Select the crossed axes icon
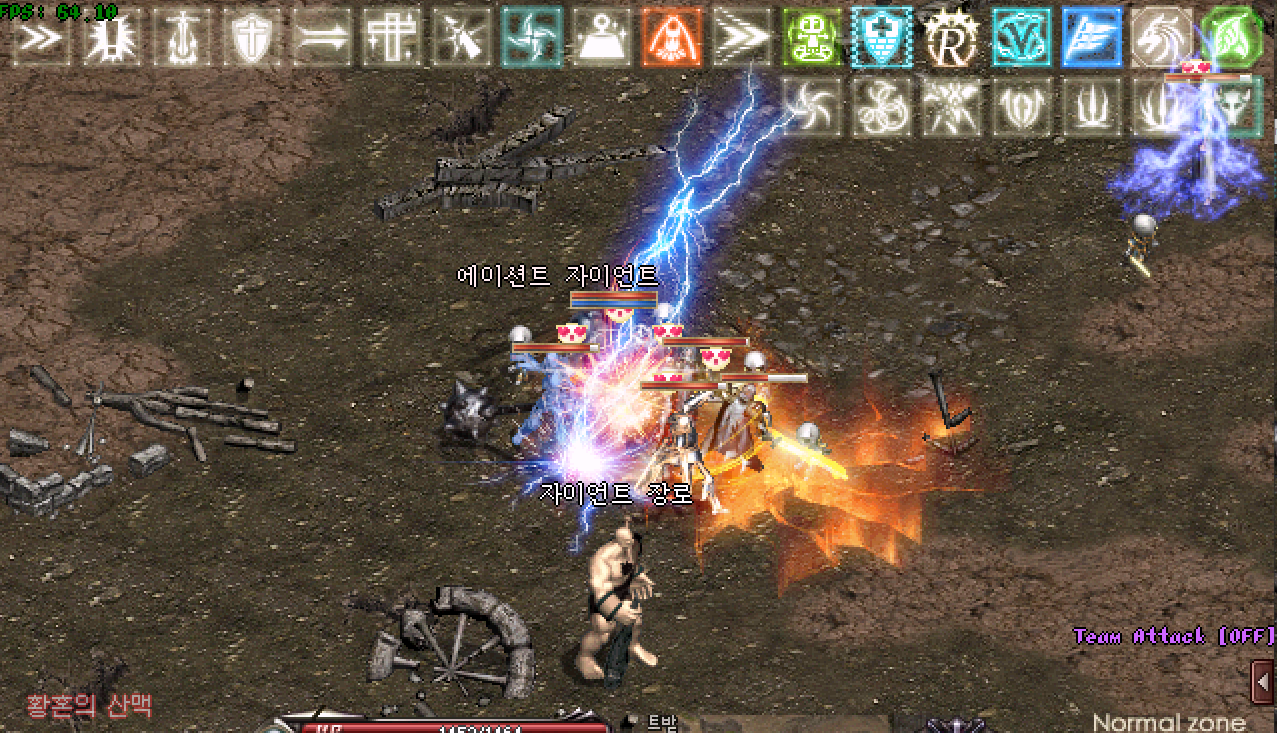The image size is (1277, 733). (x=952, y=107)
